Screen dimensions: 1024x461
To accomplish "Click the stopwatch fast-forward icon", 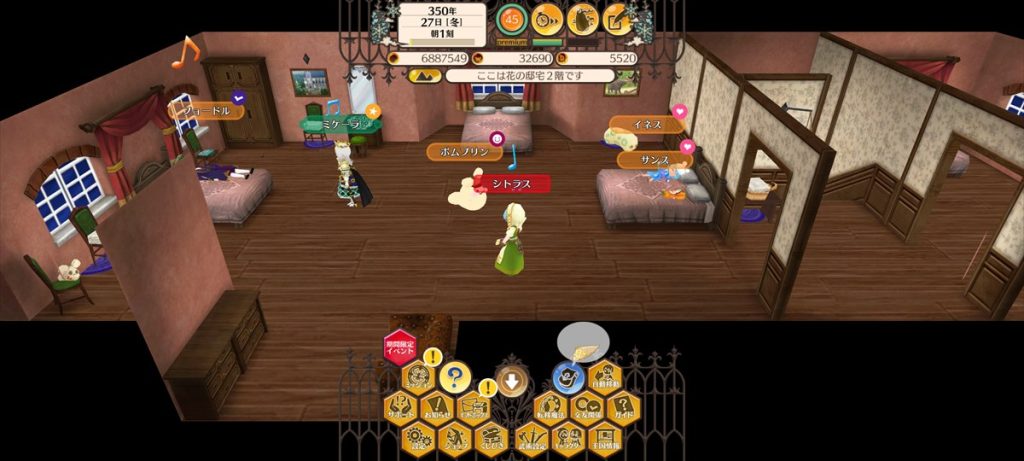I will click(x=547, y=17).
